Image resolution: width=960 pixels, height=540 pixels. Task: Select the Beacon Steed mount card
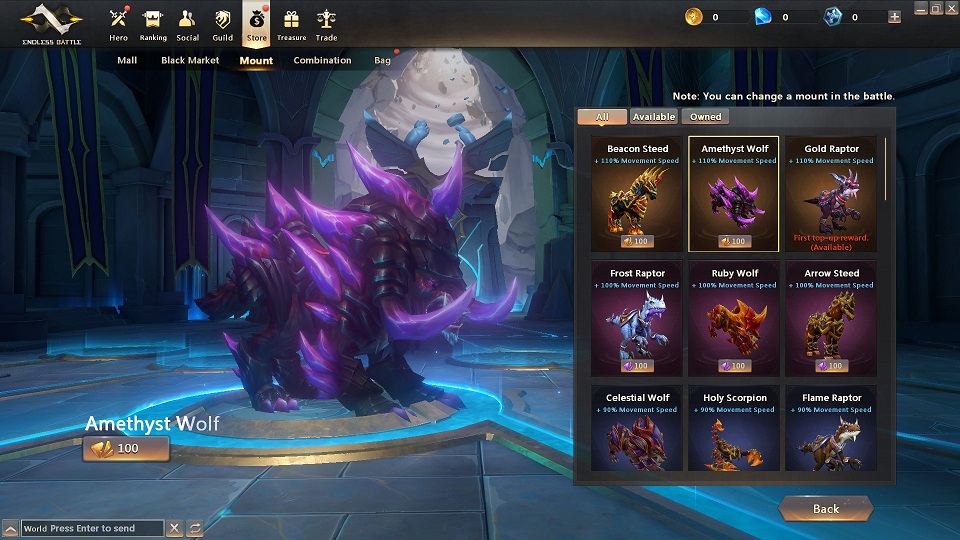tap(637, 194)
